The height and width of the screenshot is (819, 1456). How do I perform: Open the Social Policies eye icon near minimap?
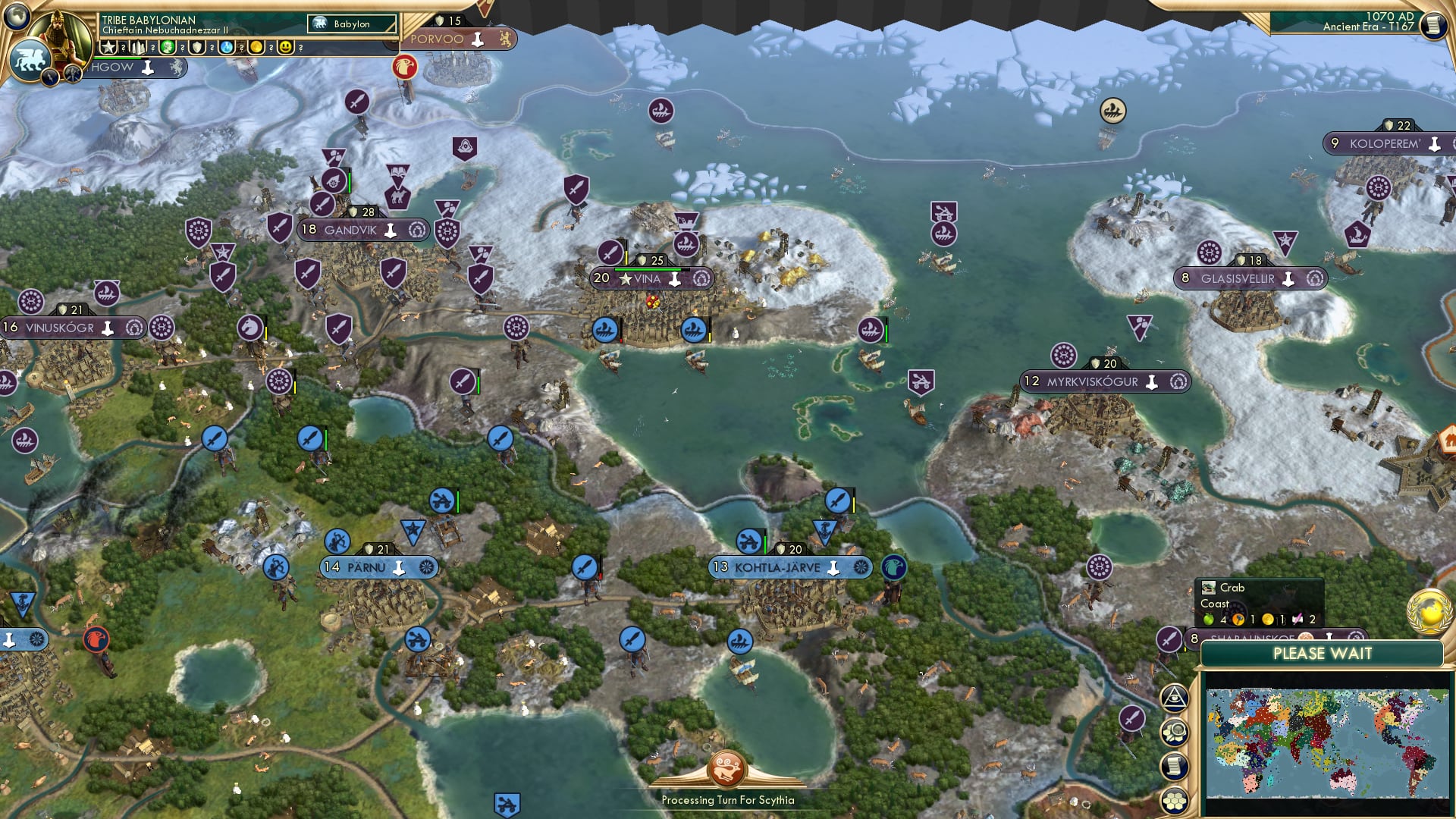(x=1173, y=699)
